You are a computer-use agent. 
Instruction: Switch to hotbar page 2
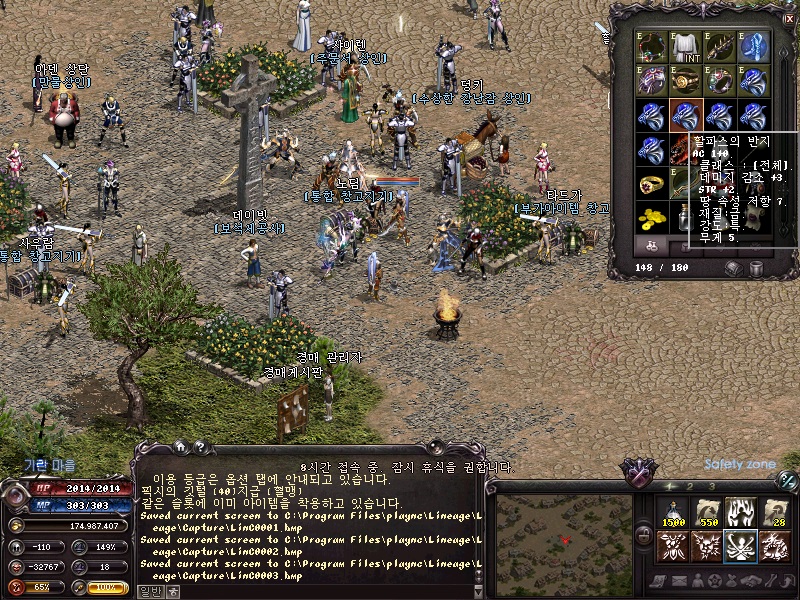tap(692, 486)
